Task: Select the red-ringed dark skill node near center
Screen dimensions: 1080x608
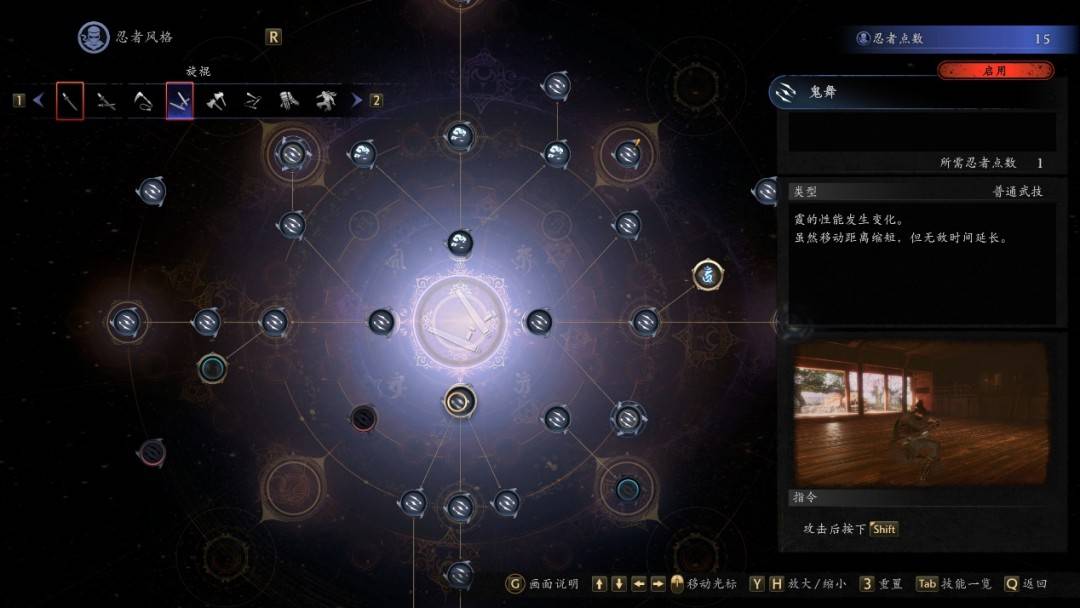Action: [364, 417]
